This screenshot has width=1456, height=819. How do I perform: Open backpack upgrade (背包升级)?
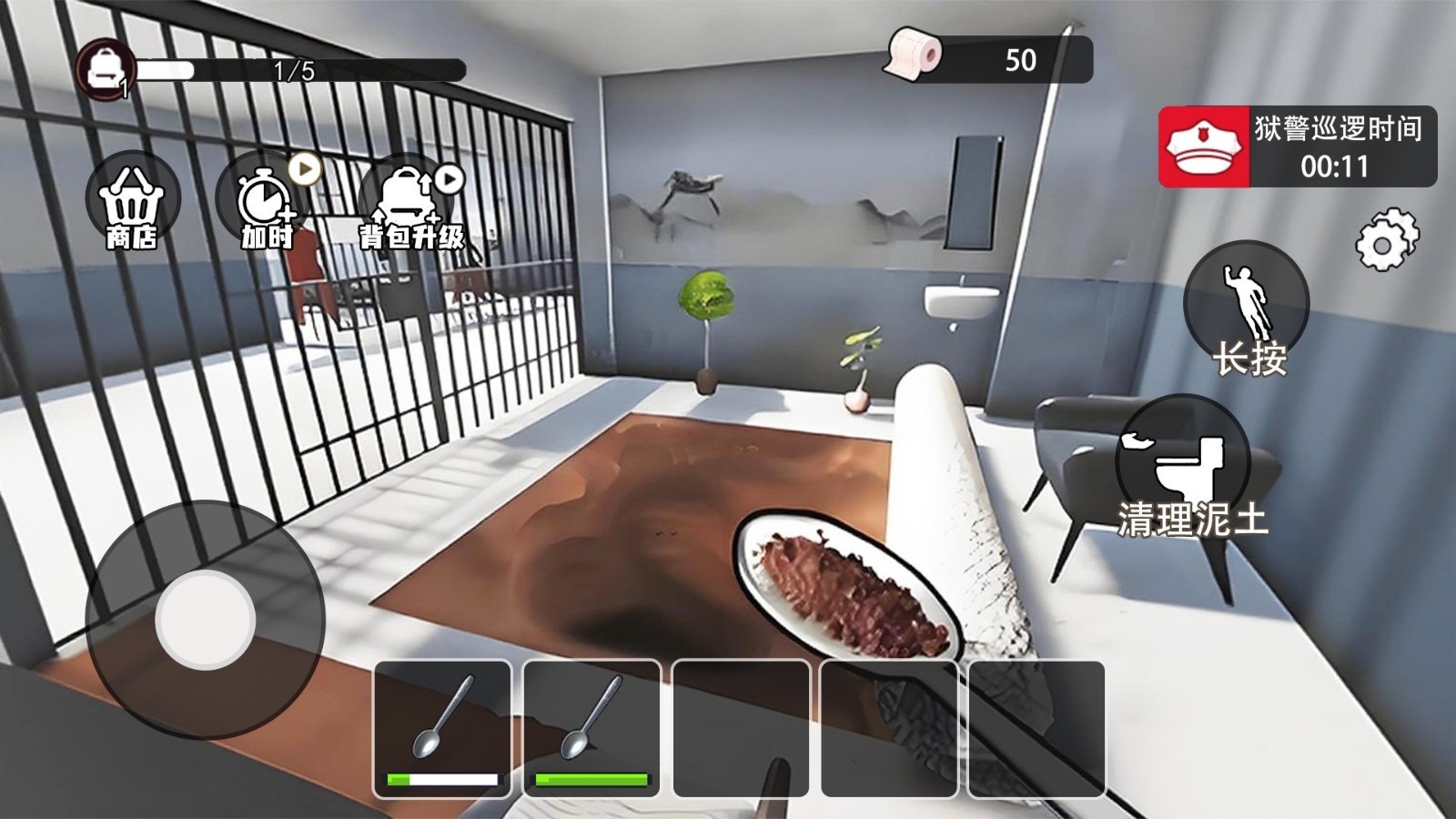[409, 204]
